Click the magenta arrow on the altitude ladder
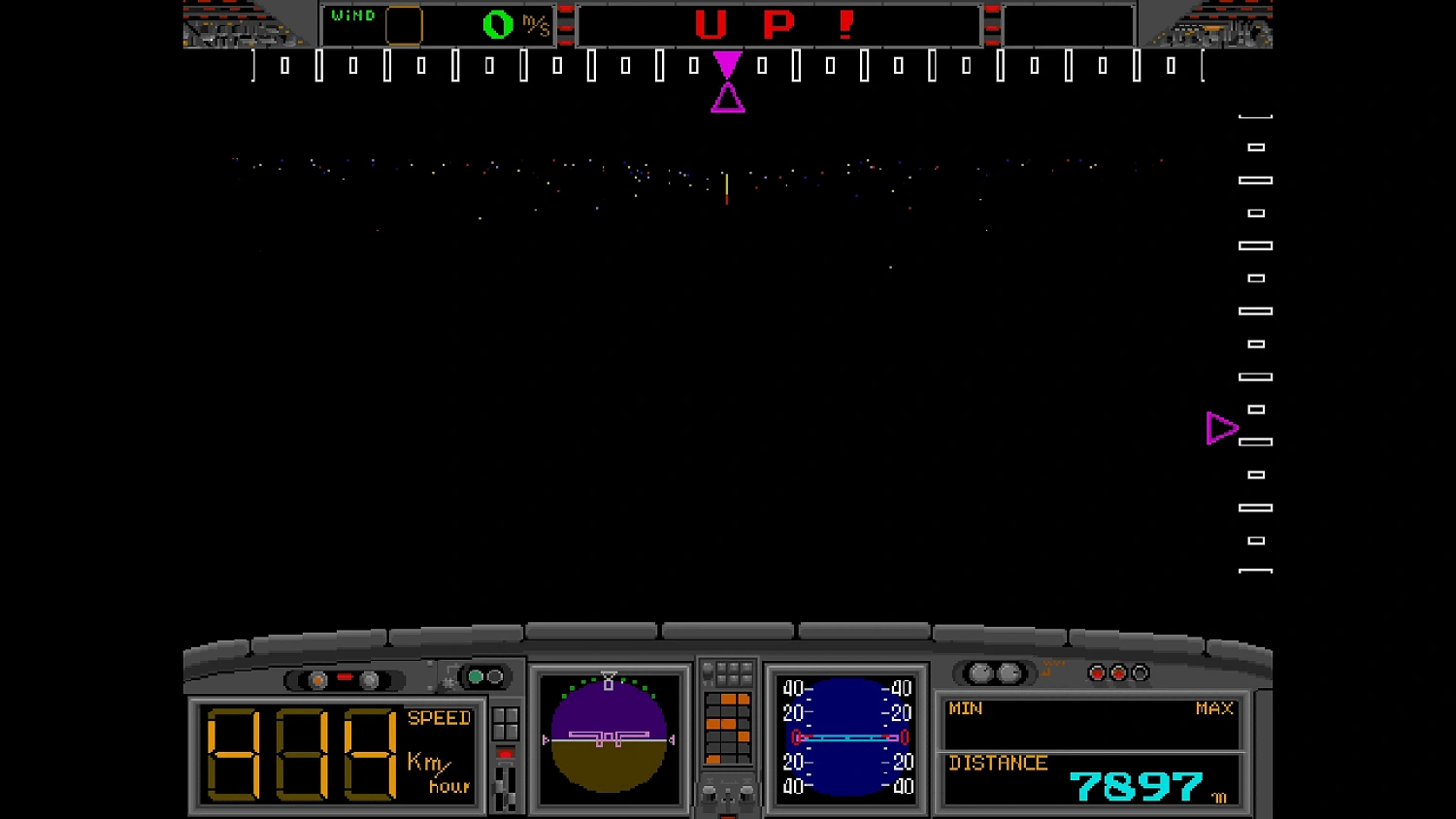The width and height of the screenshot is (1456, 819). [1221, 428]
